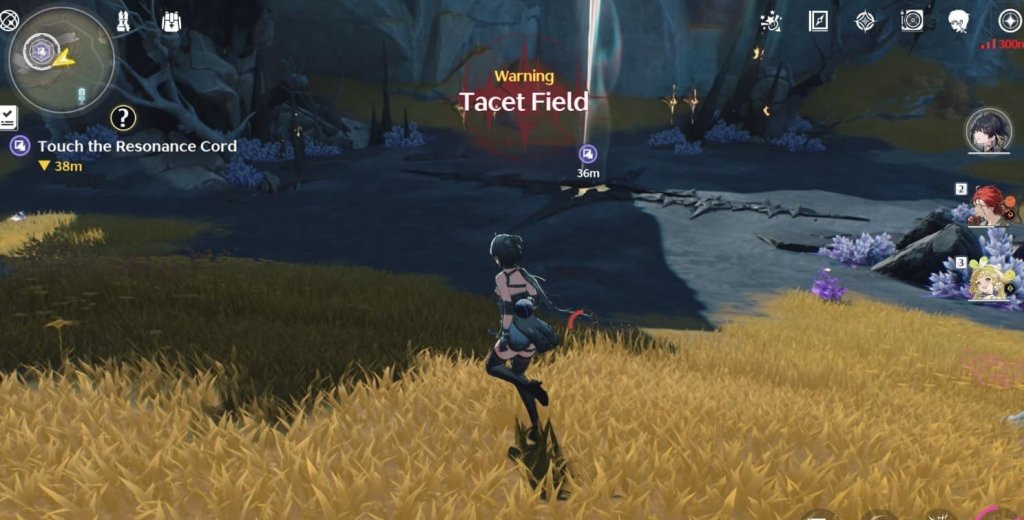Click the purple quest waypoint marker at 36m
Image resolution: width=1024 pixels, height=520 pixels.
tap(588, 154)
